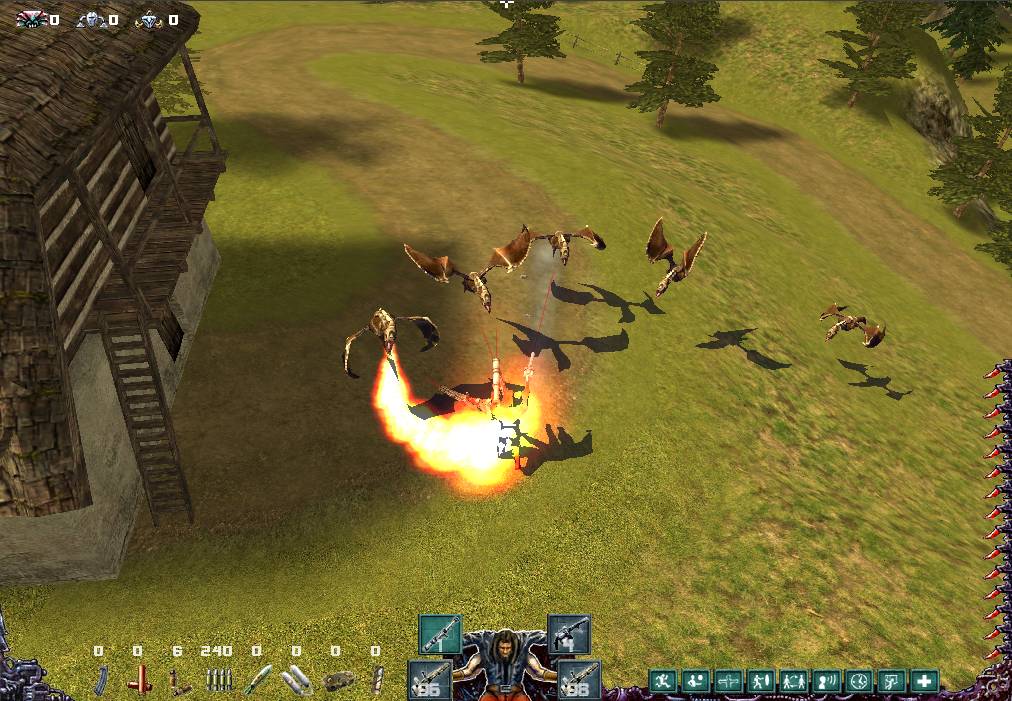Viewport: 1012px width, 701px height.
Task: Open the compass clock icon button
Action: click(859, 682)
